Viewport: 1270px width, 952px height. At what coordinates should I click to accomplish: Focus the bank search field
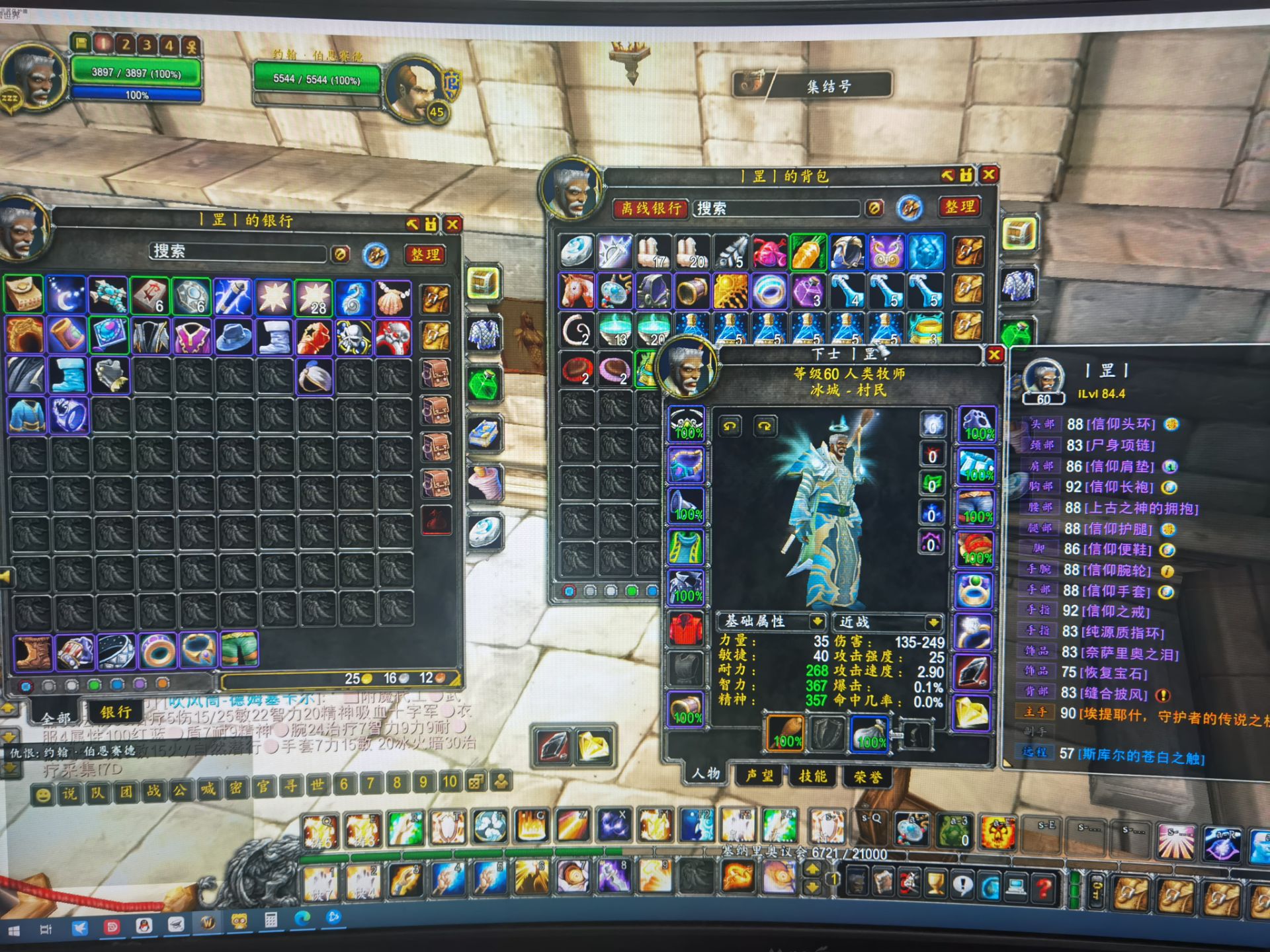238,253
